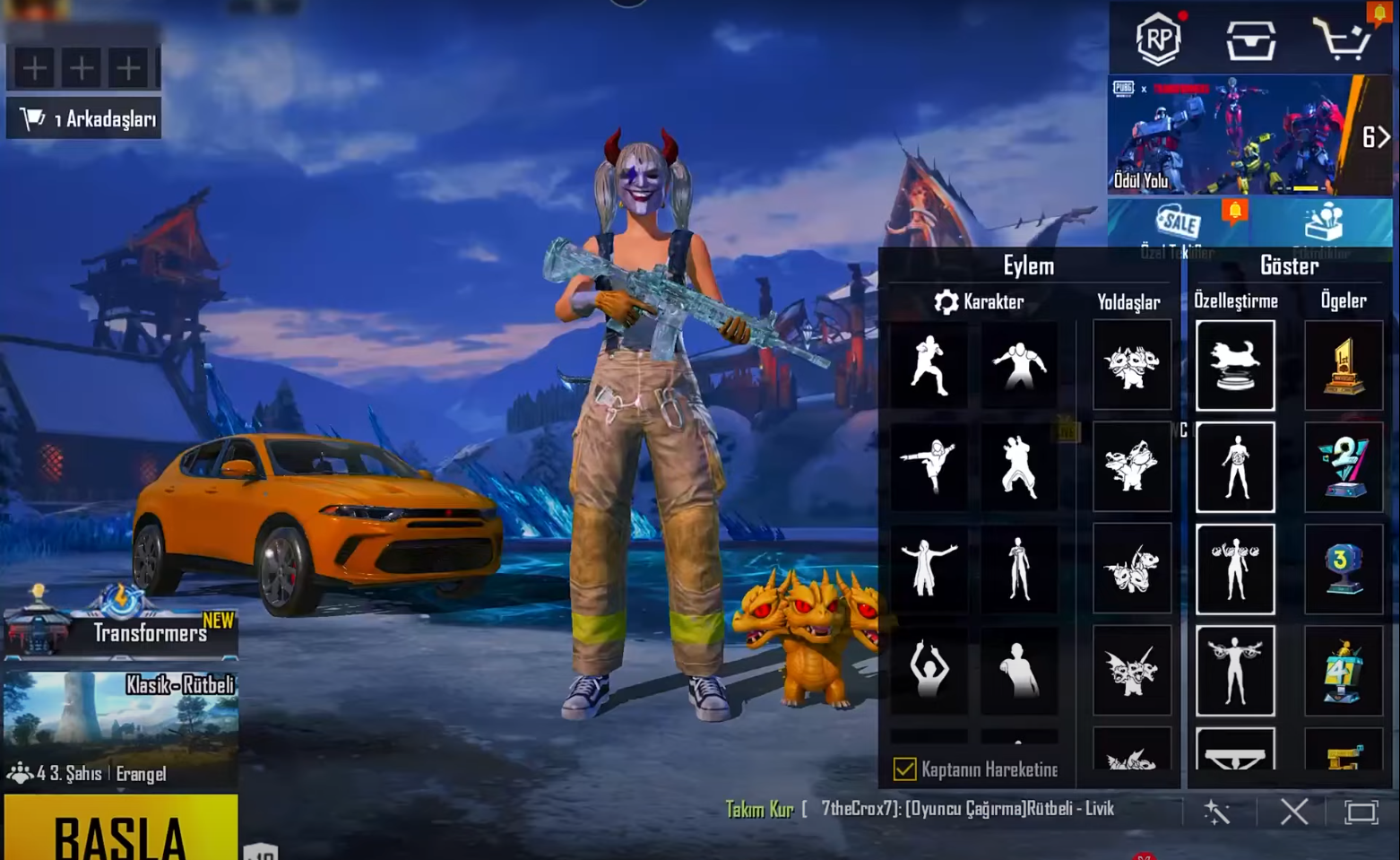Select the number 3 trophy item
Screen dimensions: 1400x860
(1344, 569)
